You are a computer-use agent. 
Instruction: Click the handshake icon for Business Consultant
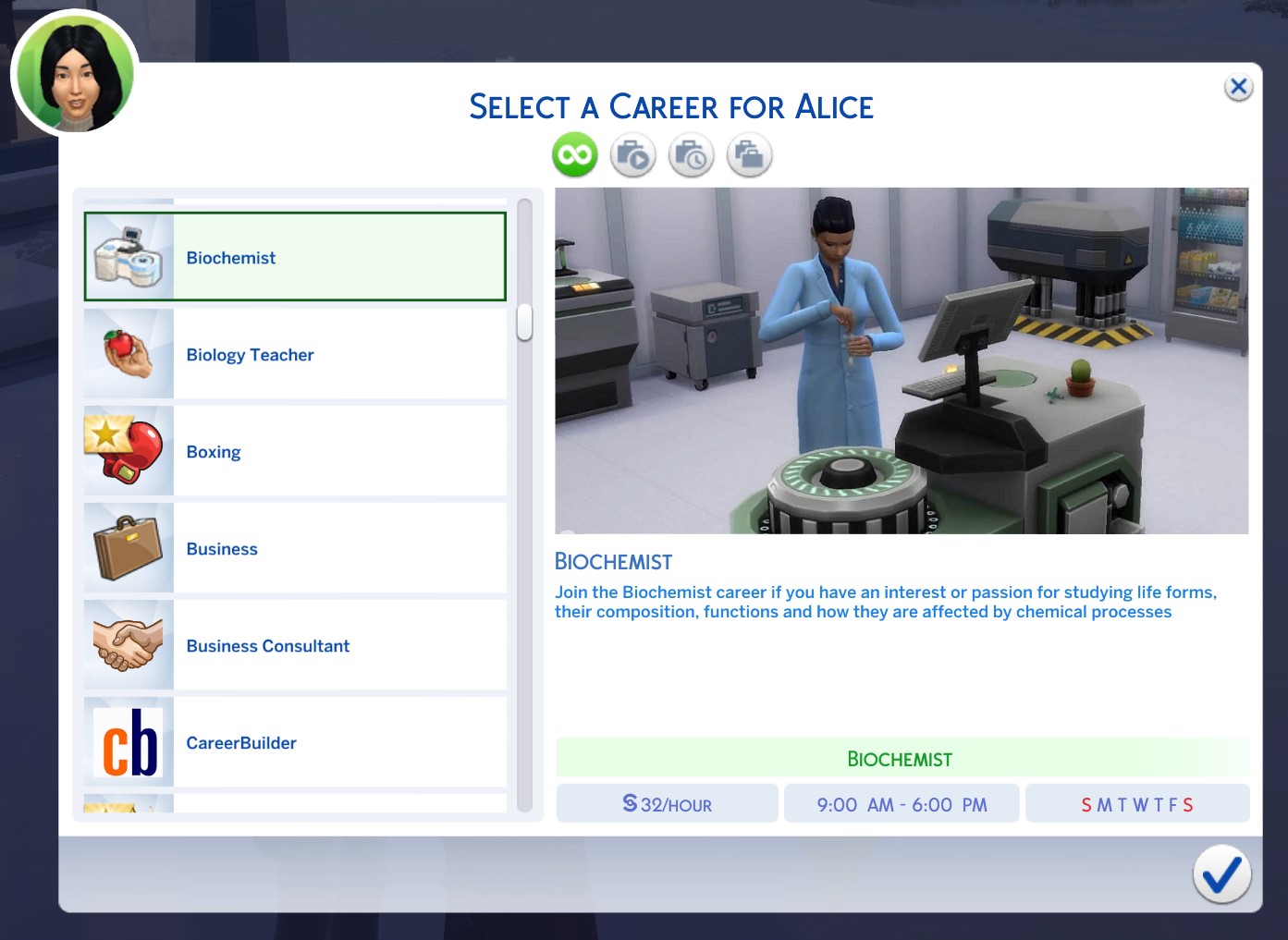(128, 645)
